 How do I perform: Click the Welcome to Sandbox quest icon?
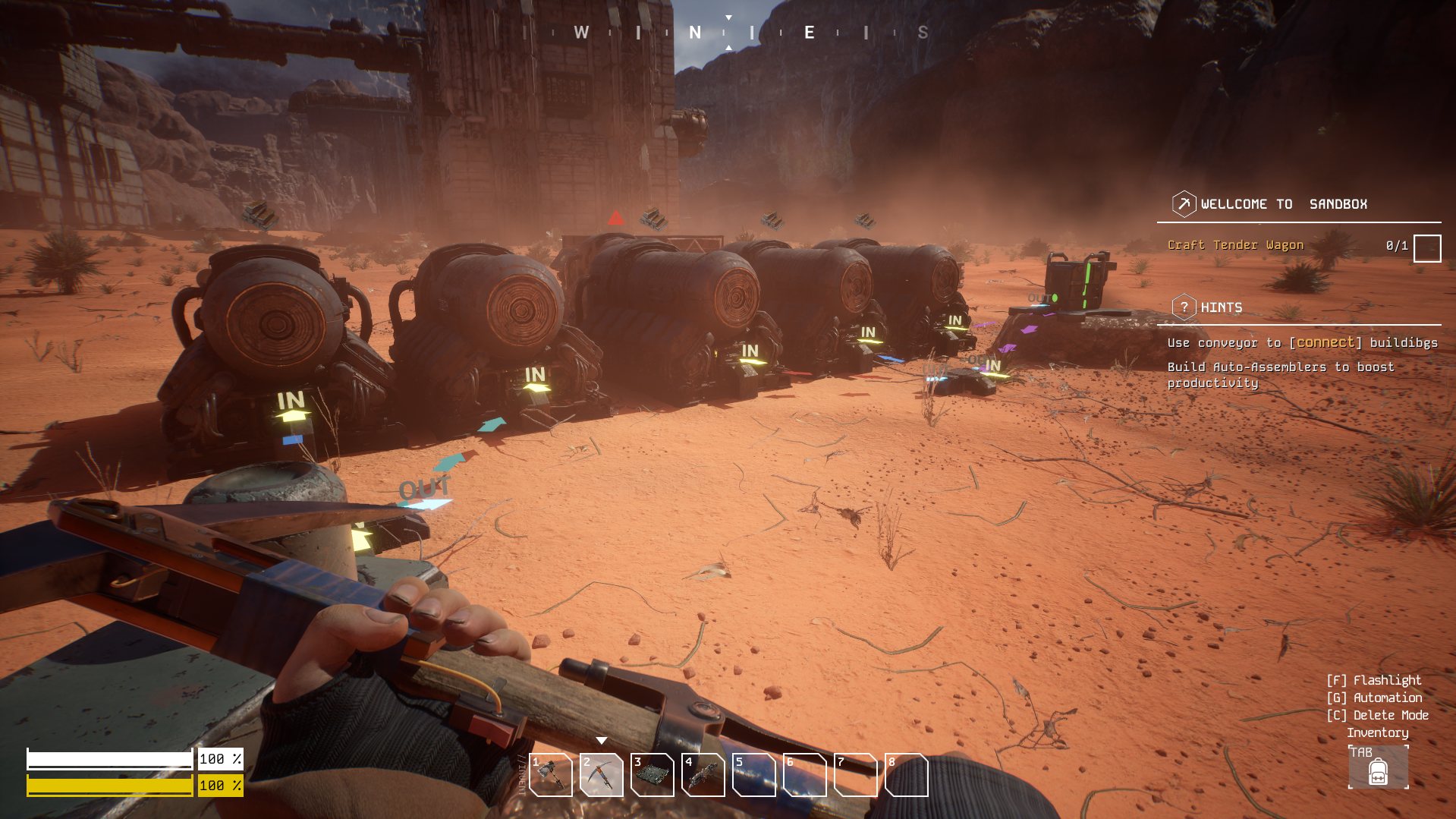tap(1184, 204)
